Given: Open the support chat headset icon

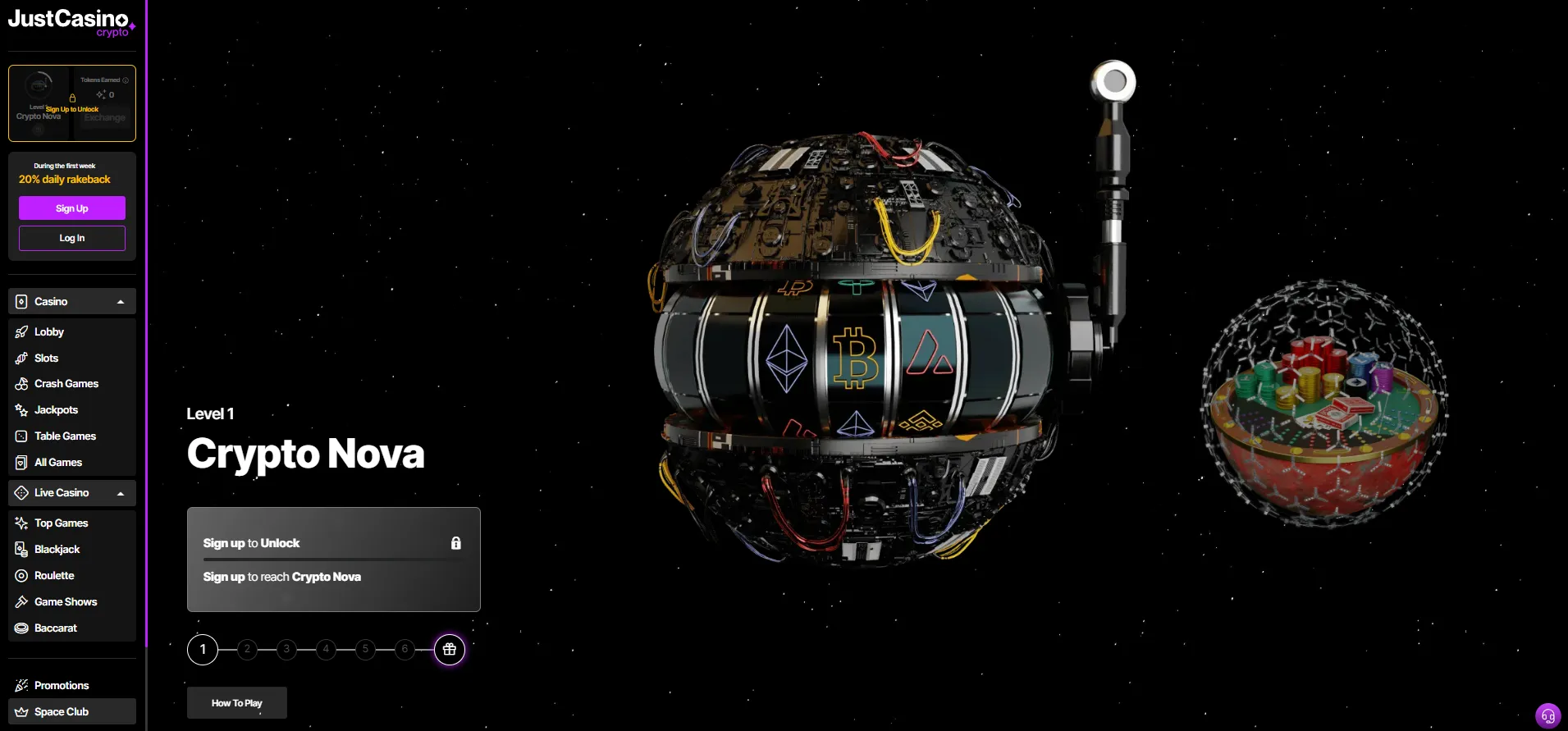Looking at the screenshot, I should [x=1548, y=716].
